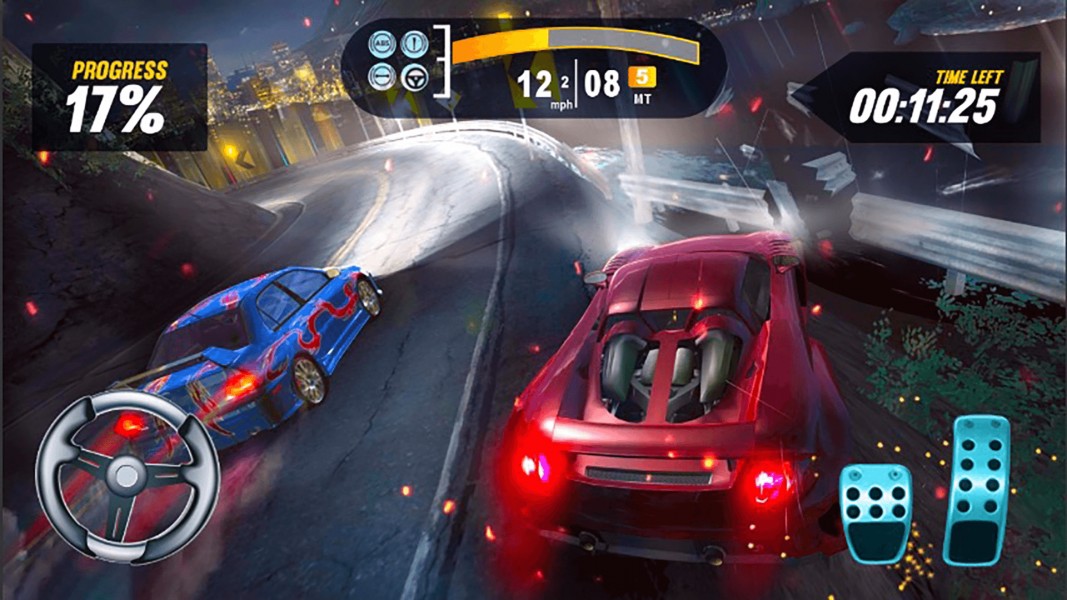Toggle the ABS assist icon
Screen dimensions: 1067x600
click(382, 44)
